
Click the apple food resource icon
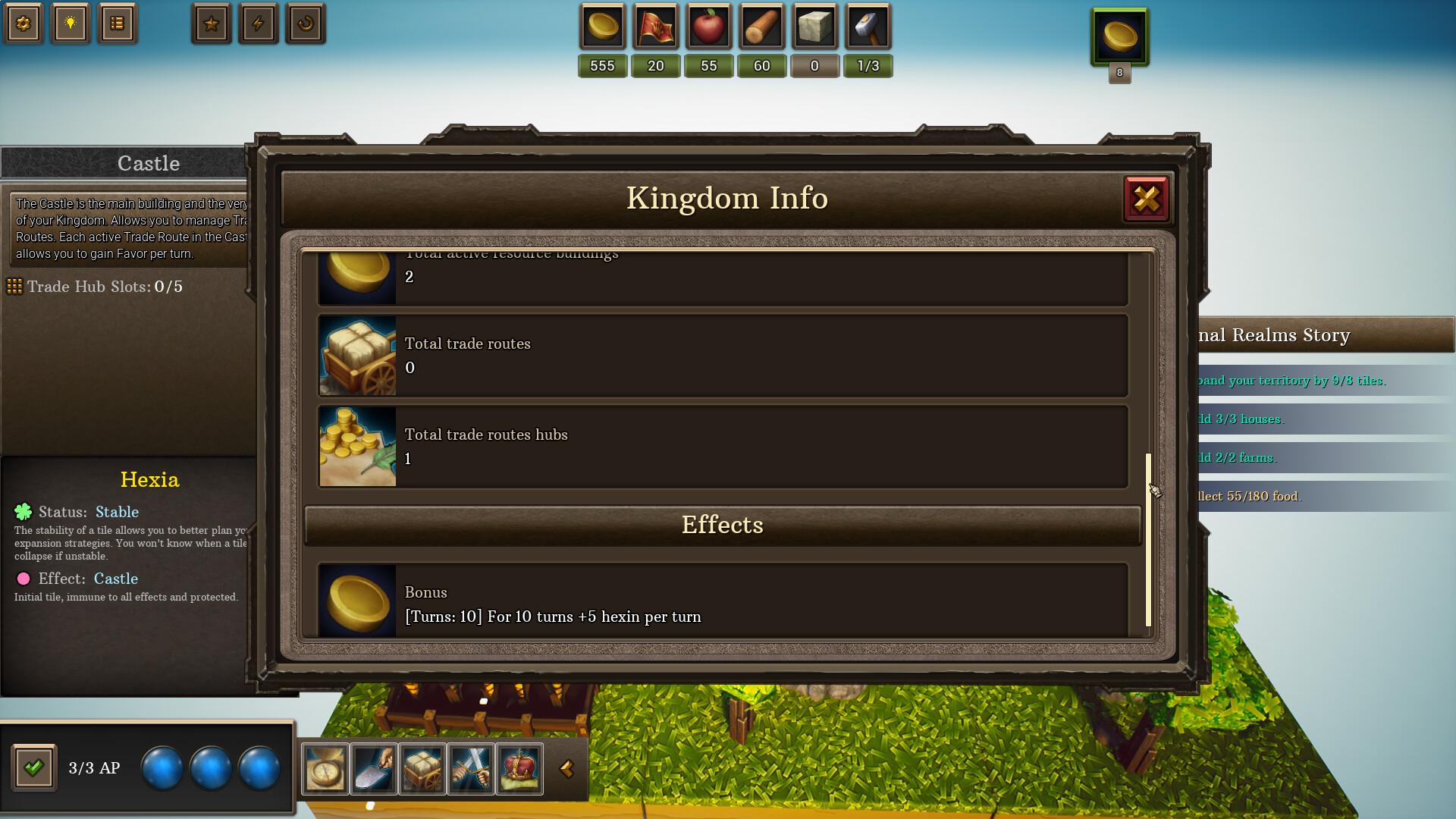[x=708, y=26]
